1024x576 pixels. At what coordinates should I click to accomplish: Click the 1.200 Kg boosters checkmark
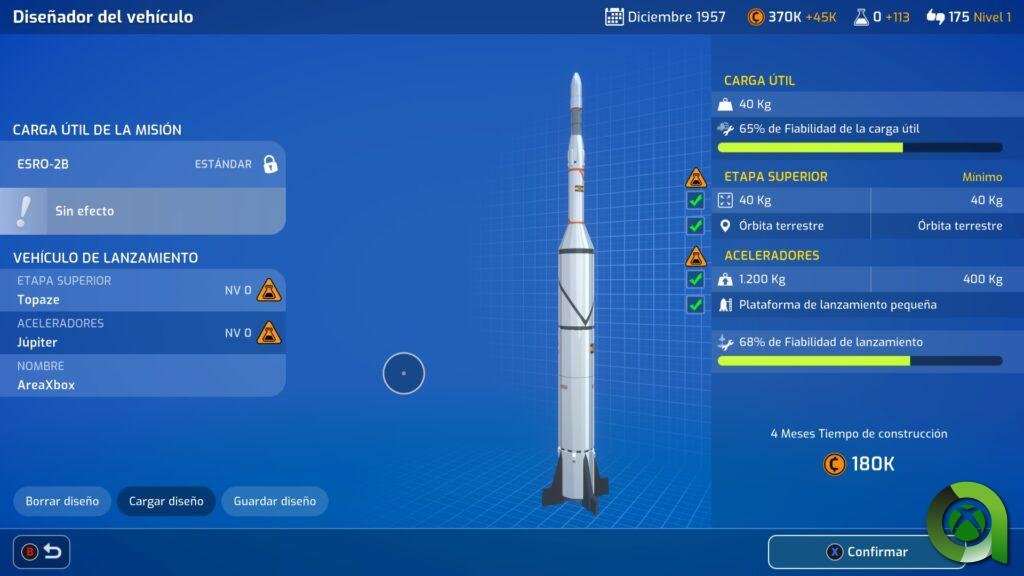[696, 279]
